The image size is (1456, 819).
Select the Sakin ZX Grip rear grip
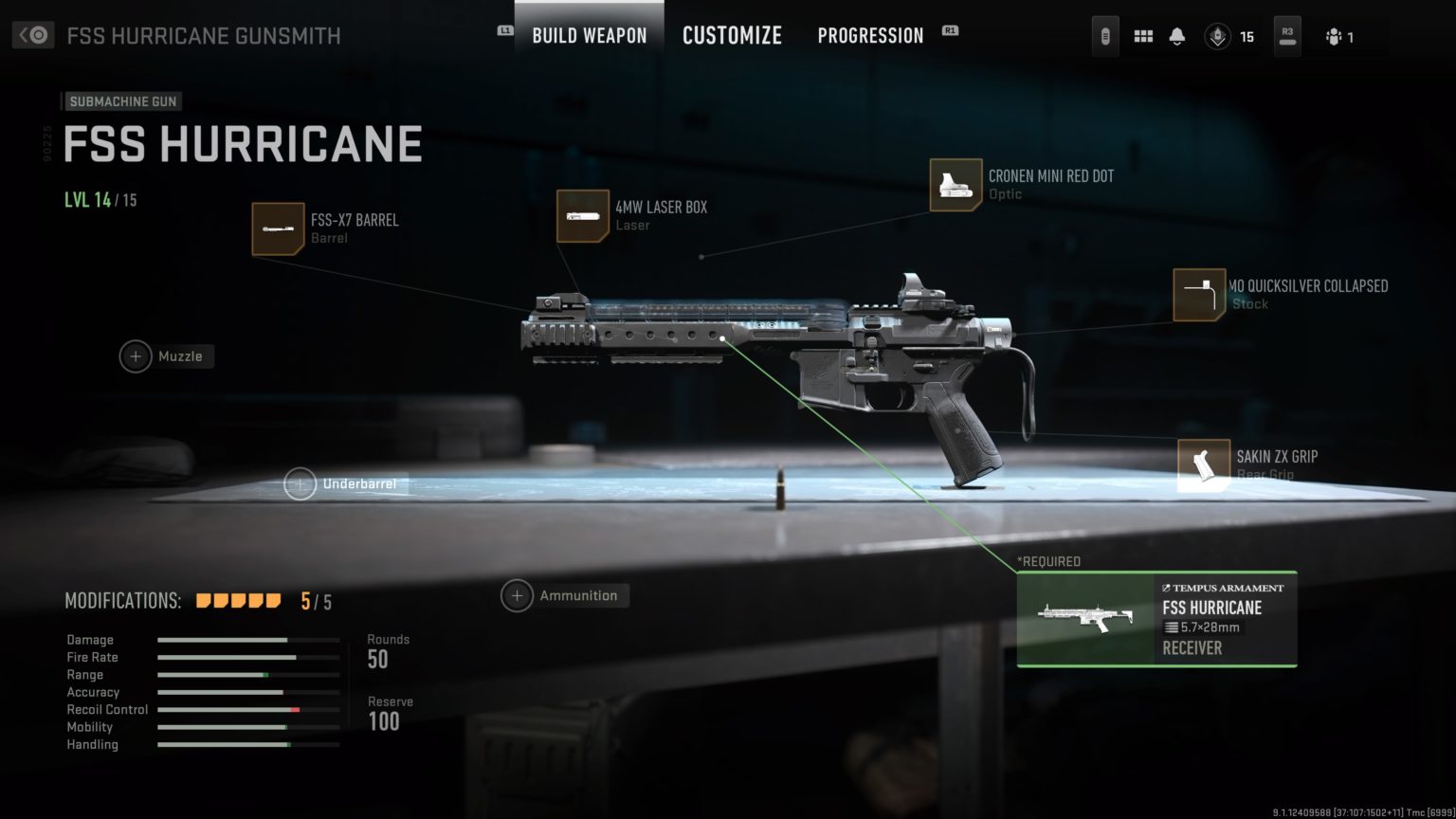click(1203, 465)
